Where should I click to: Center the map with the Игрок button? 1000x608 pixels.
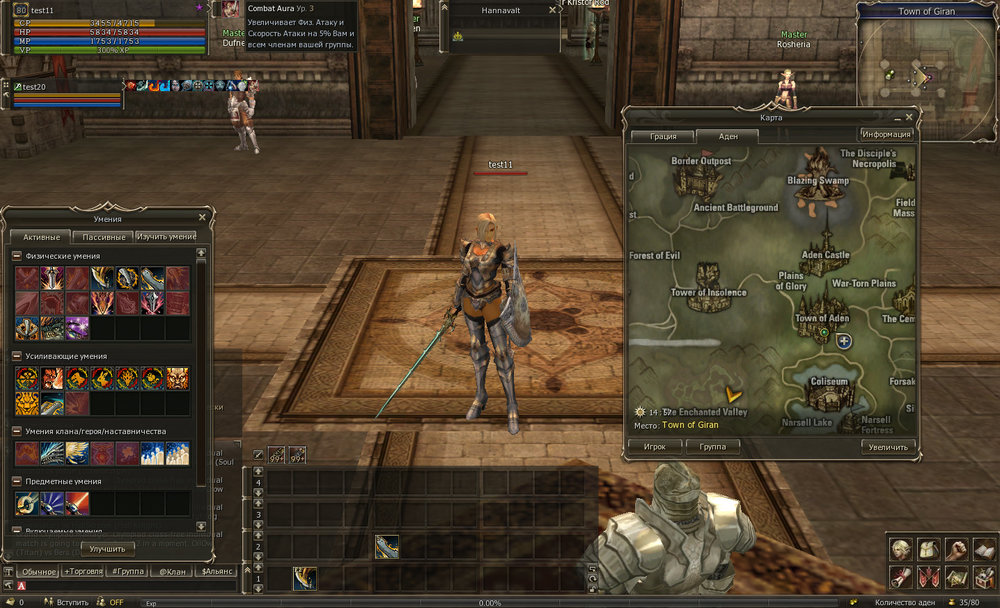(x=655, y=447)
